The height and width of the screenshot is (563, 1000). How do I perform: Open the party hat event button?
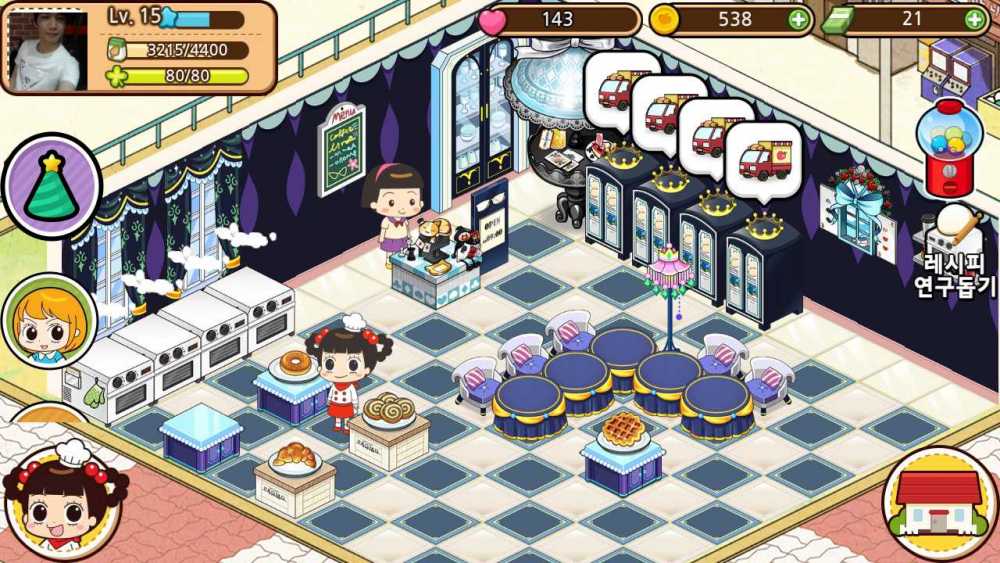51,186
